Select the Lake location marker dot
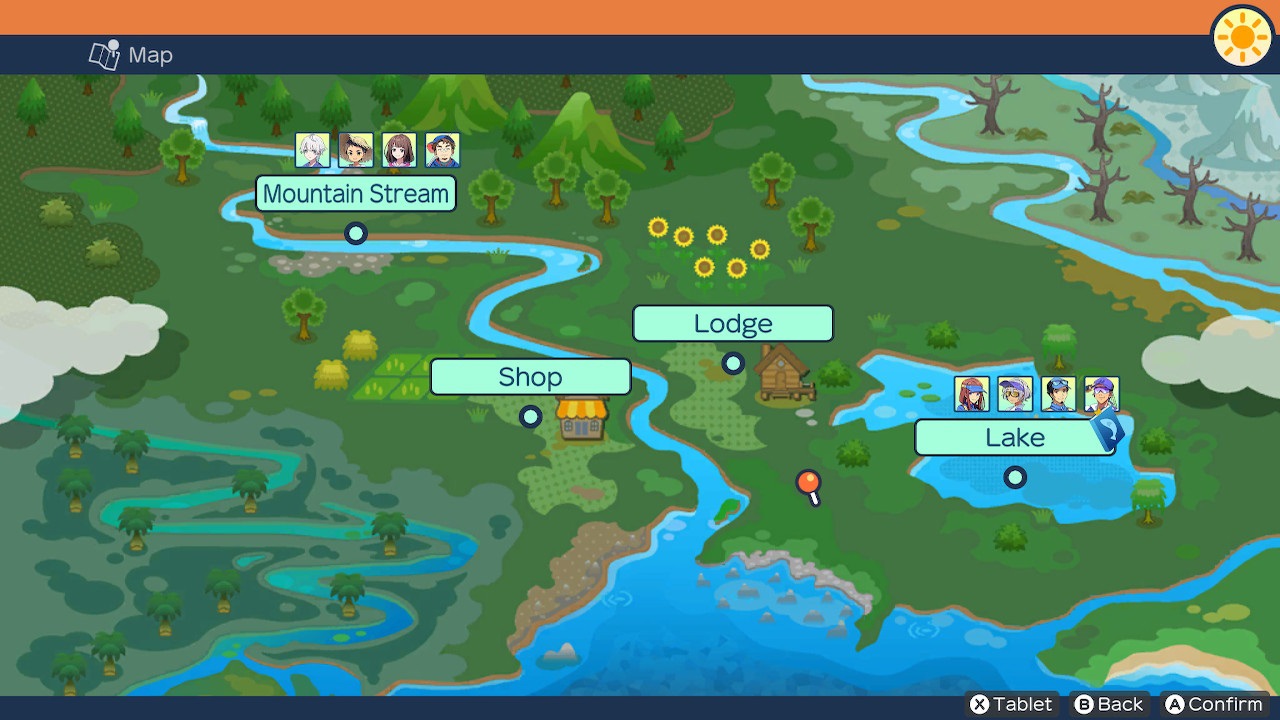 [x=1015, y=477]
